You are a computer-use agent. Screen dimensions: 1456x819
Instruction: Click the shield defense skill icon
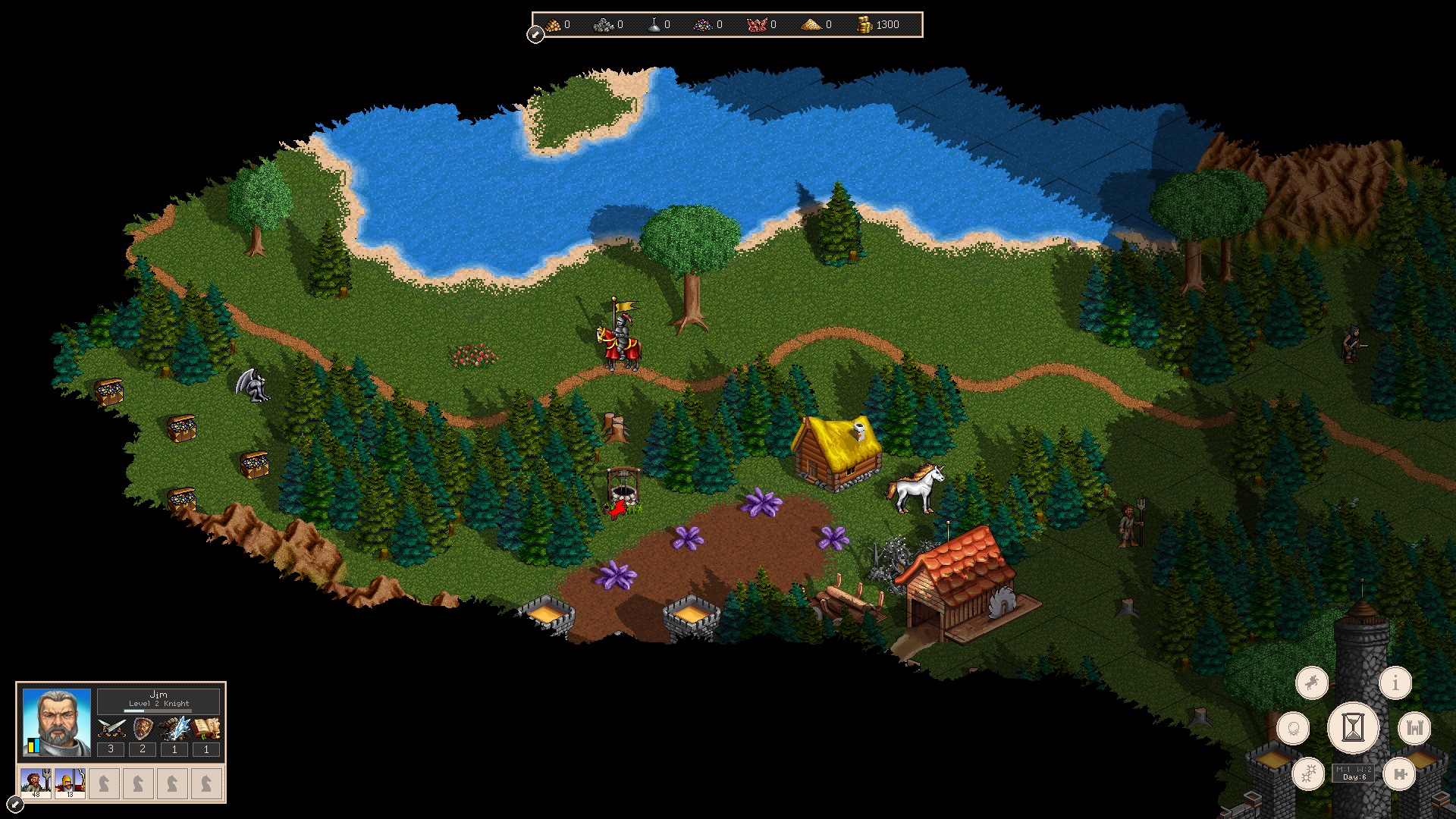[x=143, y=729]
